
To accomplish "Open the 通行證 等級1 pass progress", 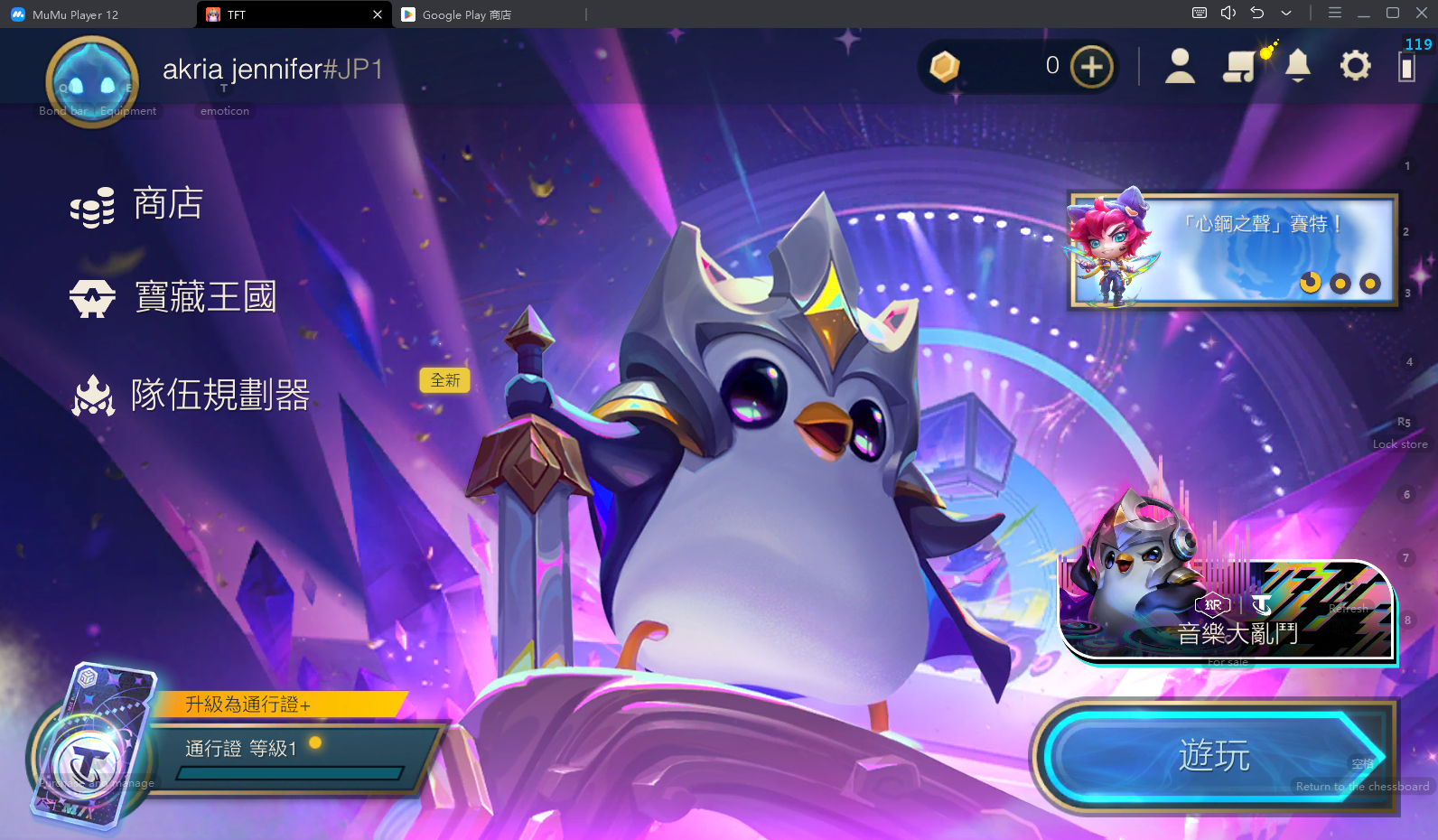I will tap(289, 757).
